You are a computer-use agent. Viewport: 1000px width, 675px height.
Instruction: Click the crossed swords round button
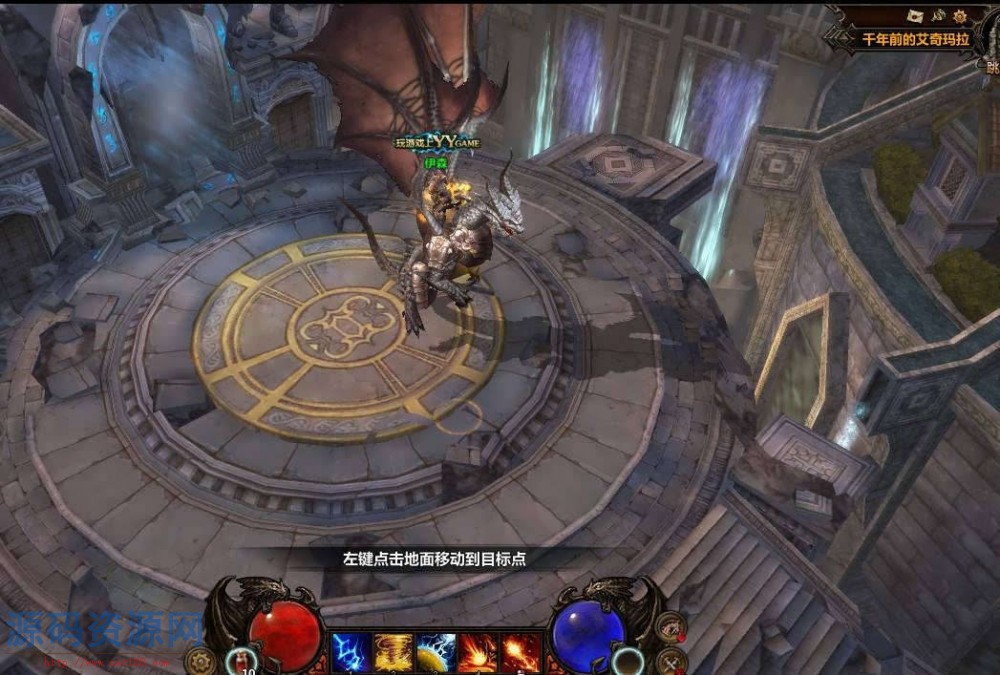tap(671, 660)
